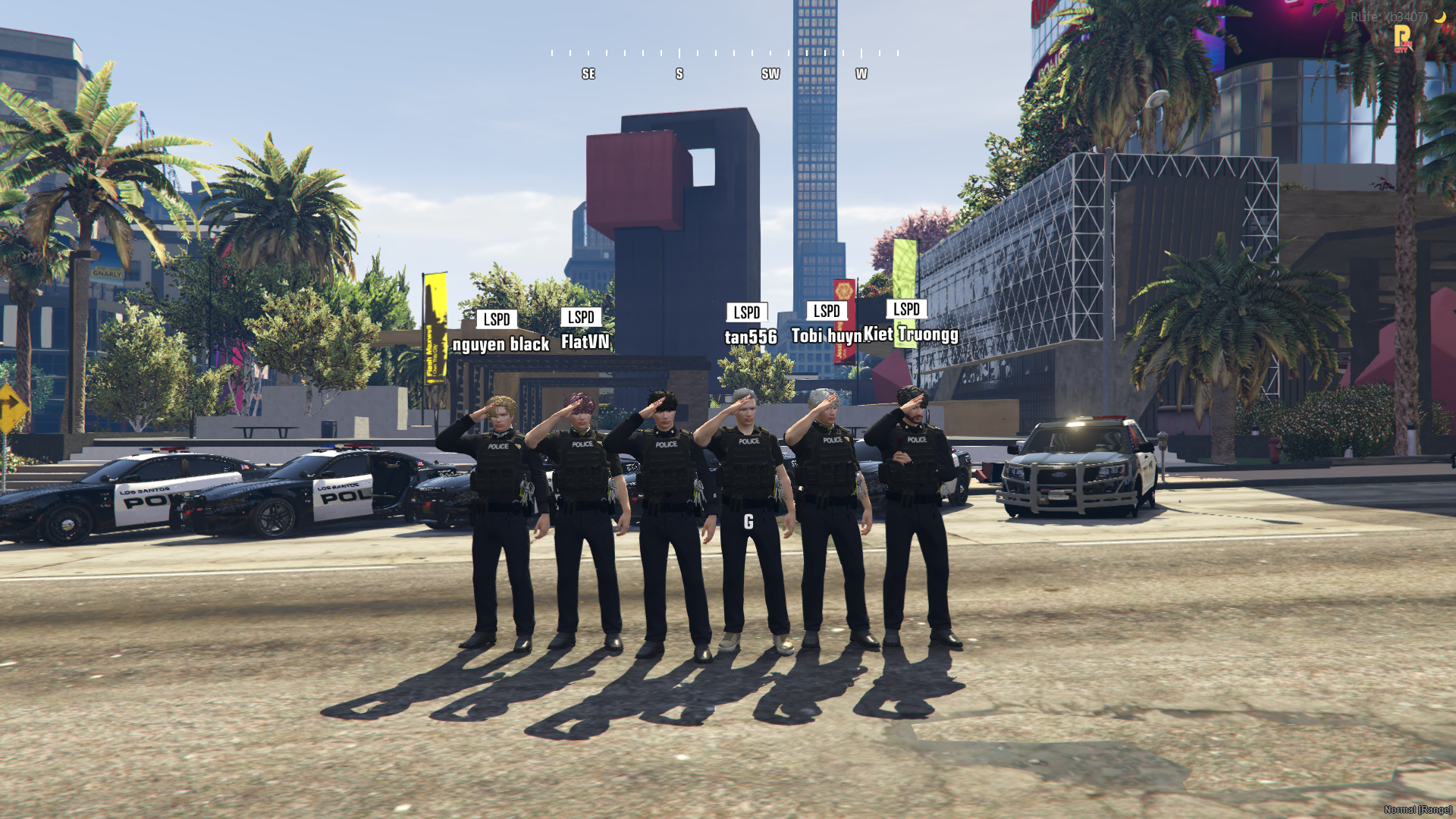Select the LSPD badge above tan556
Screen dimensions: 1456x819
[x=747, y=311]
